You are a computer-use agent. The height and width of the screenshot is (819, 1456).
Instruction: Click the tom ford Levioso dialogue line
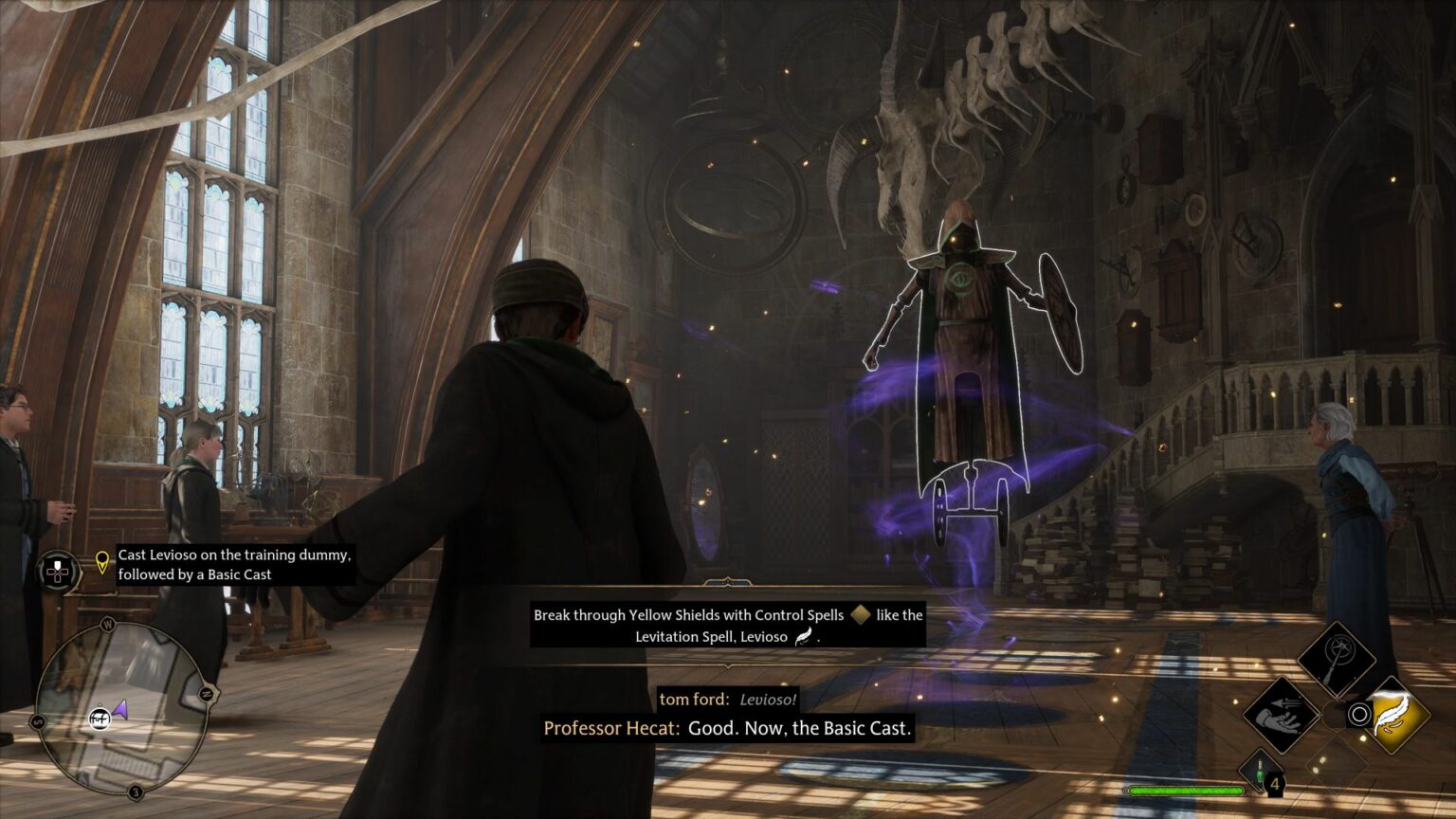coord(728,698)
